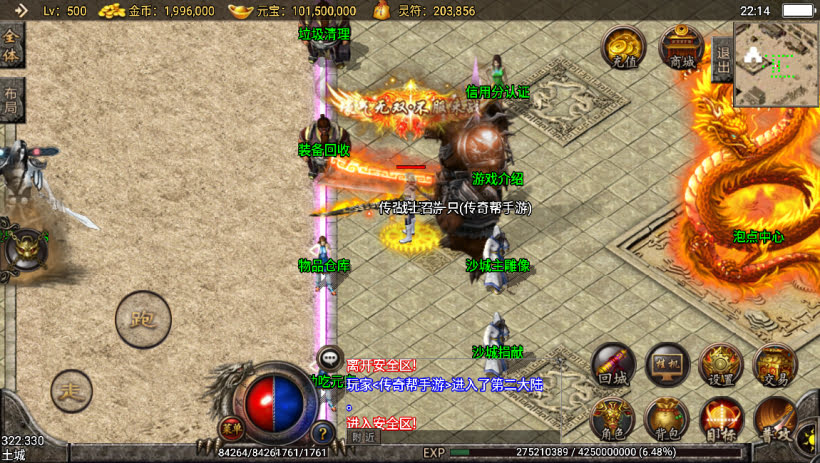Open the 设置 settings
The width and height of the screenshot is (820, 463).
tap(720, 366)
